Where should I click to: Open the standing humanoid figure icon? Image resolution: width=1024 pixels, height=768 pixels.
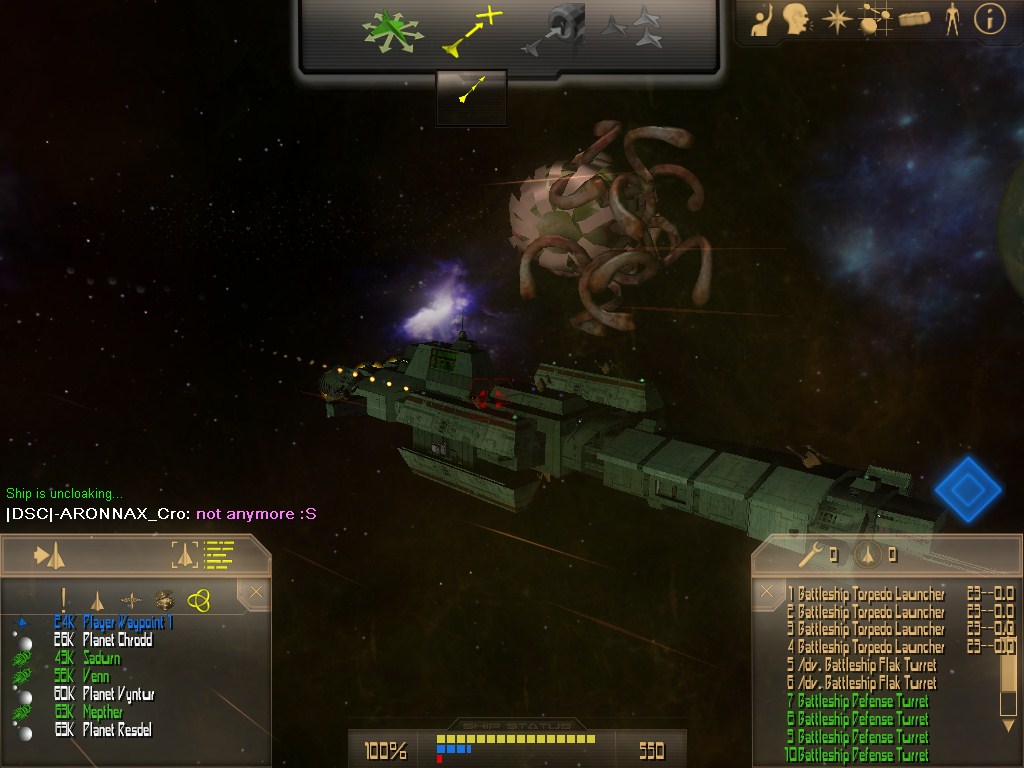pyautogui.click(x=952, y=20)
